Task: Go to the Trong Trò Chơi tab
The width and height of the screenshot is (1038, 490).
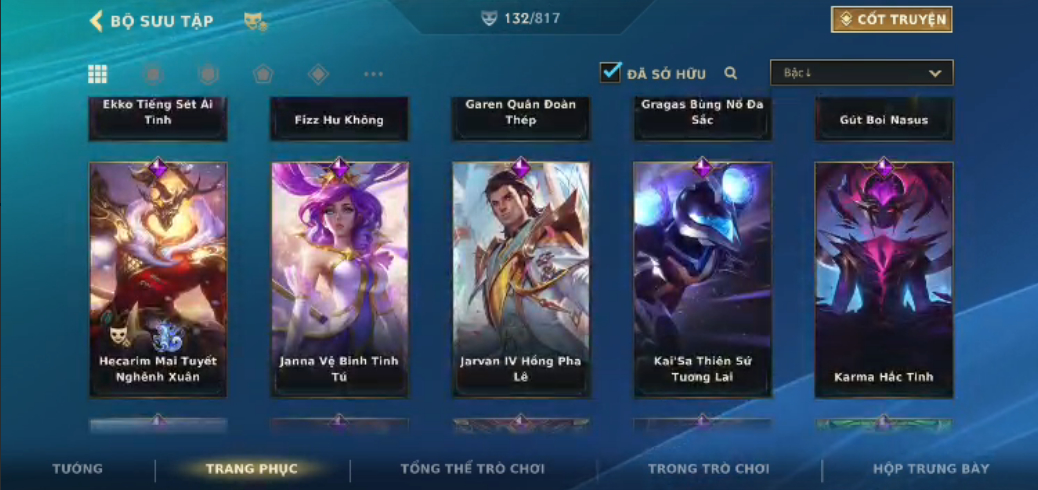Action: click(709, 468)
